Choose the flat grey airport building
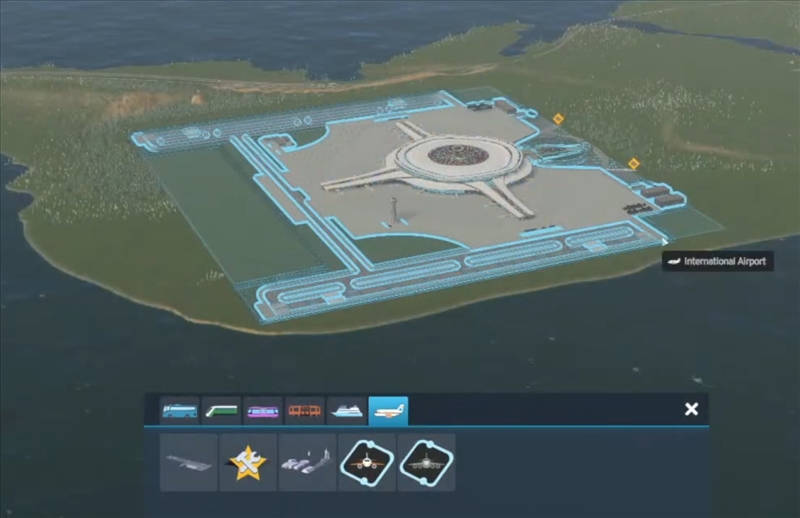This screenshot has width=800, height=518. (x=189, y=462)
